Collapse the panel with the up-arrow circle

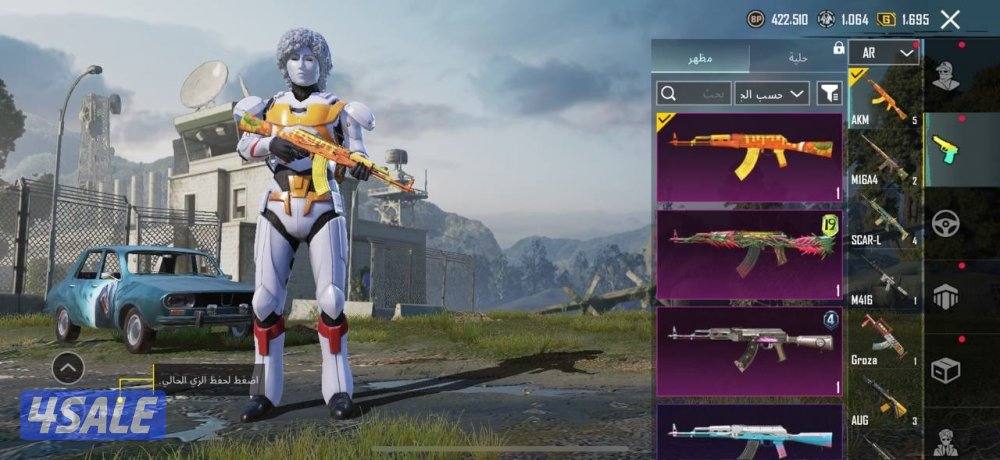coord(67,369)
